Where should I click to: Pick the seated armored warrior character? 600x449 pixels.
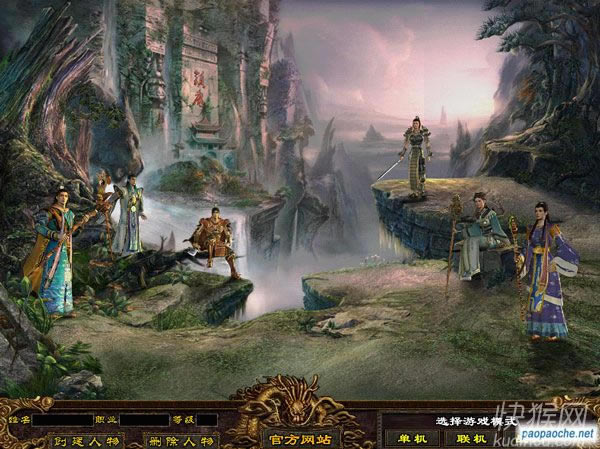coord(215,240)
